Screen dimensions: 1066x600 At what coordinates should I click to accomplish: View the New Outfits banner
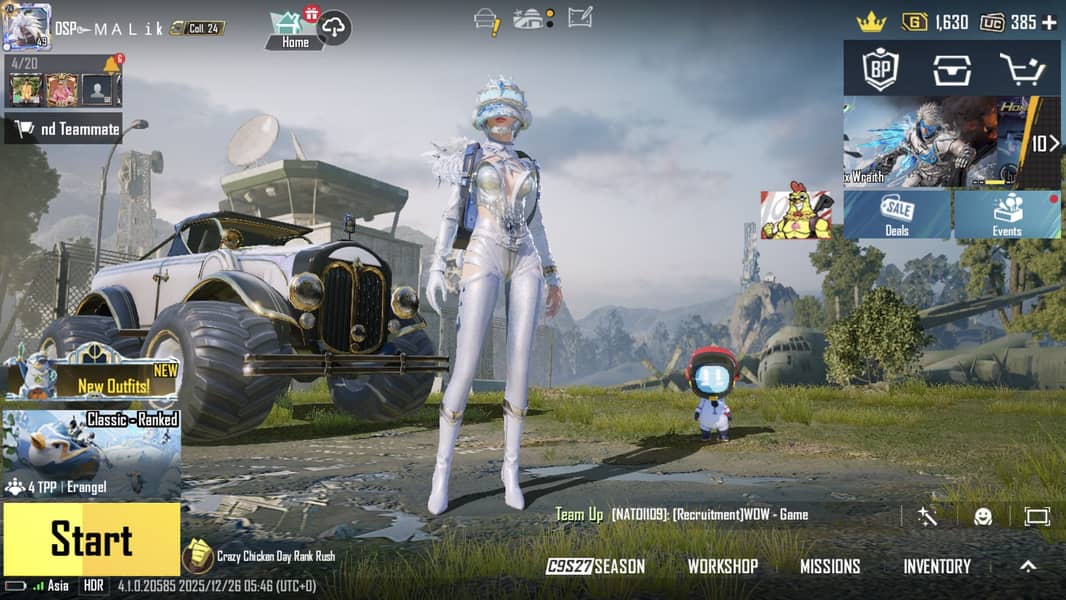[91, 377]
